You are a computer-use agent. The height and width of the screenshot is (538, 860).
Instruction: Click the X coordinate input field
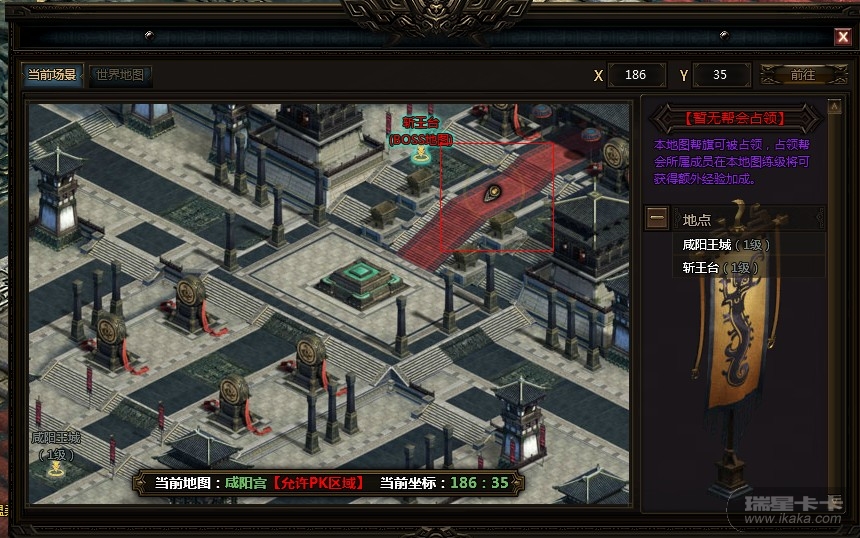[635, 75]
